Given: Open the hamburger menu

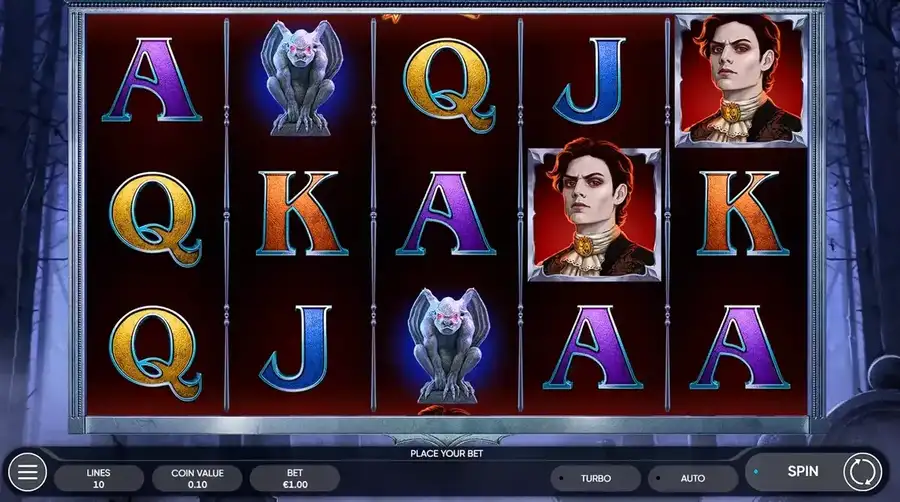Looking at the screenshot, I should pyautogui.click(x=27, y=471).
